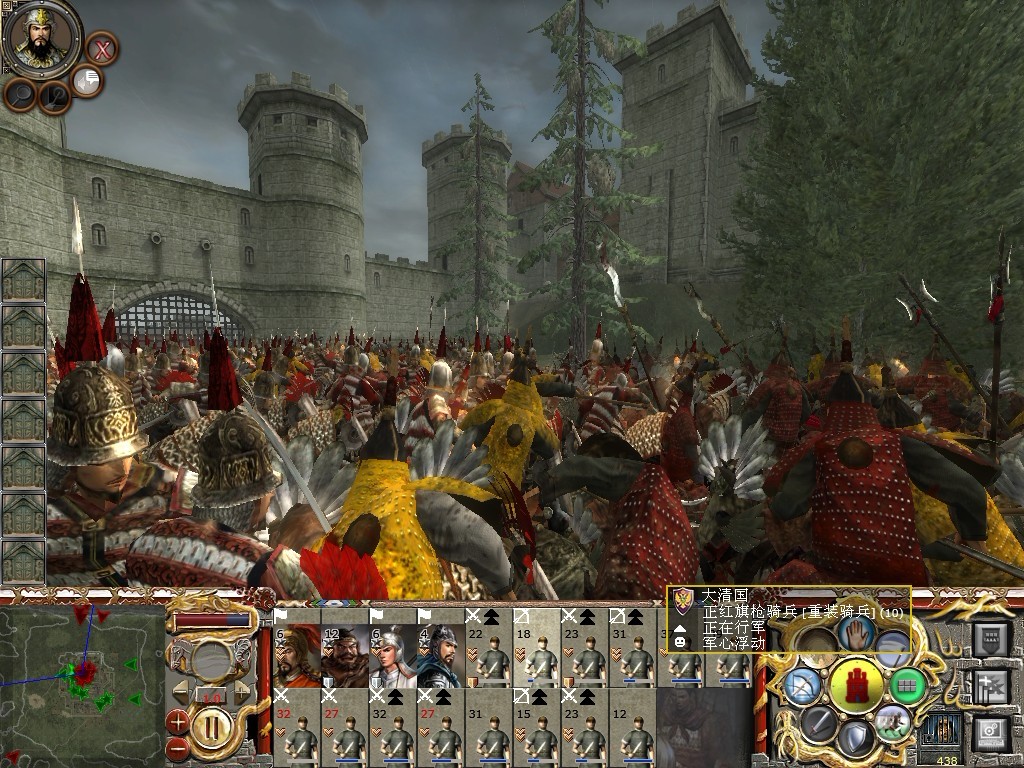Choose the blue-armored general card numbered 4
Screen dimensions: 1024x768
click(441, 656)
